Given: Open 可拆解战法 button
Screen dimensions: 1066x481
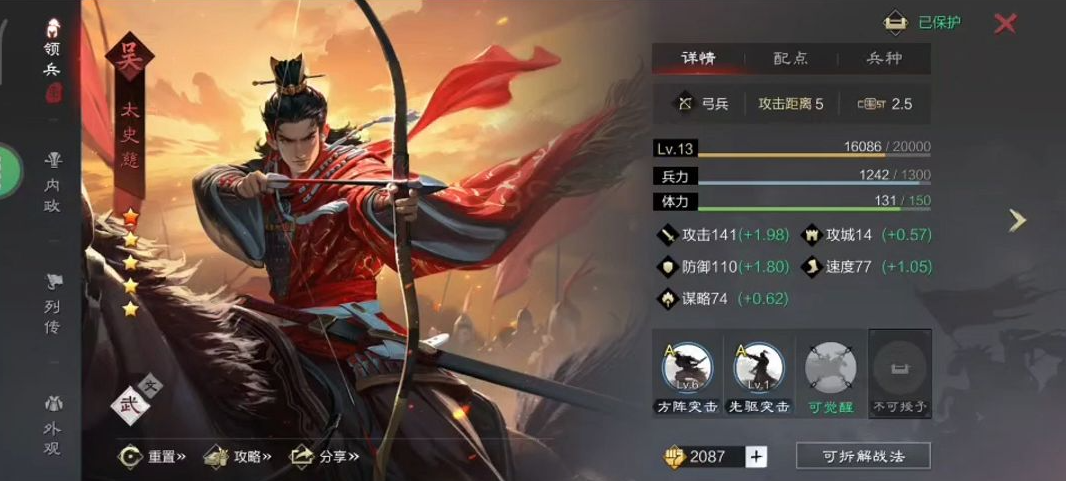Looking at the screenshot, I should [x=863, y=456].
